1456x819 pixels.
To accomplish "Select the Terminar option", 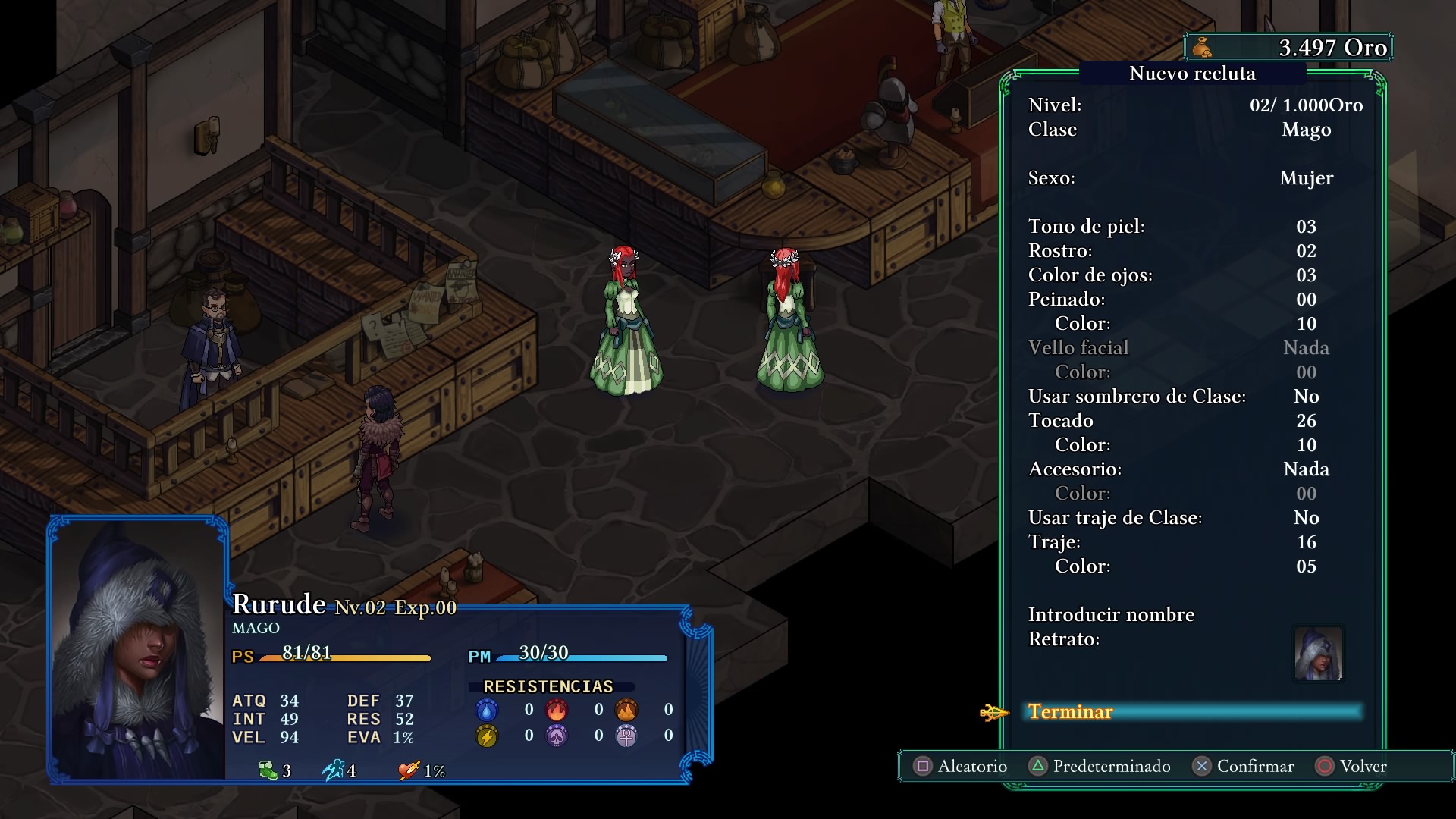I will [1070, 712].
